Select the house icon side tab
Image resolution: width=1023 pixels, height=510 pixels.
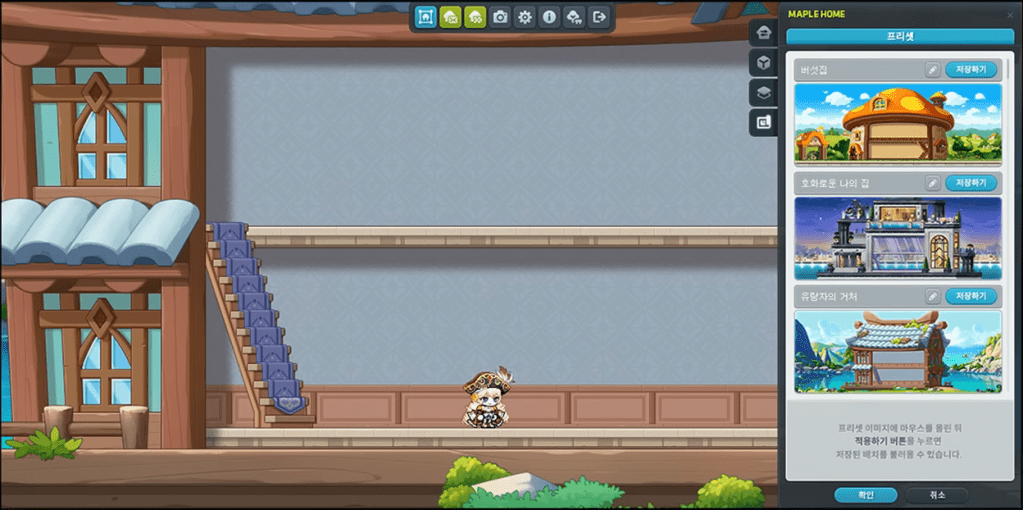tap(764, 32)
